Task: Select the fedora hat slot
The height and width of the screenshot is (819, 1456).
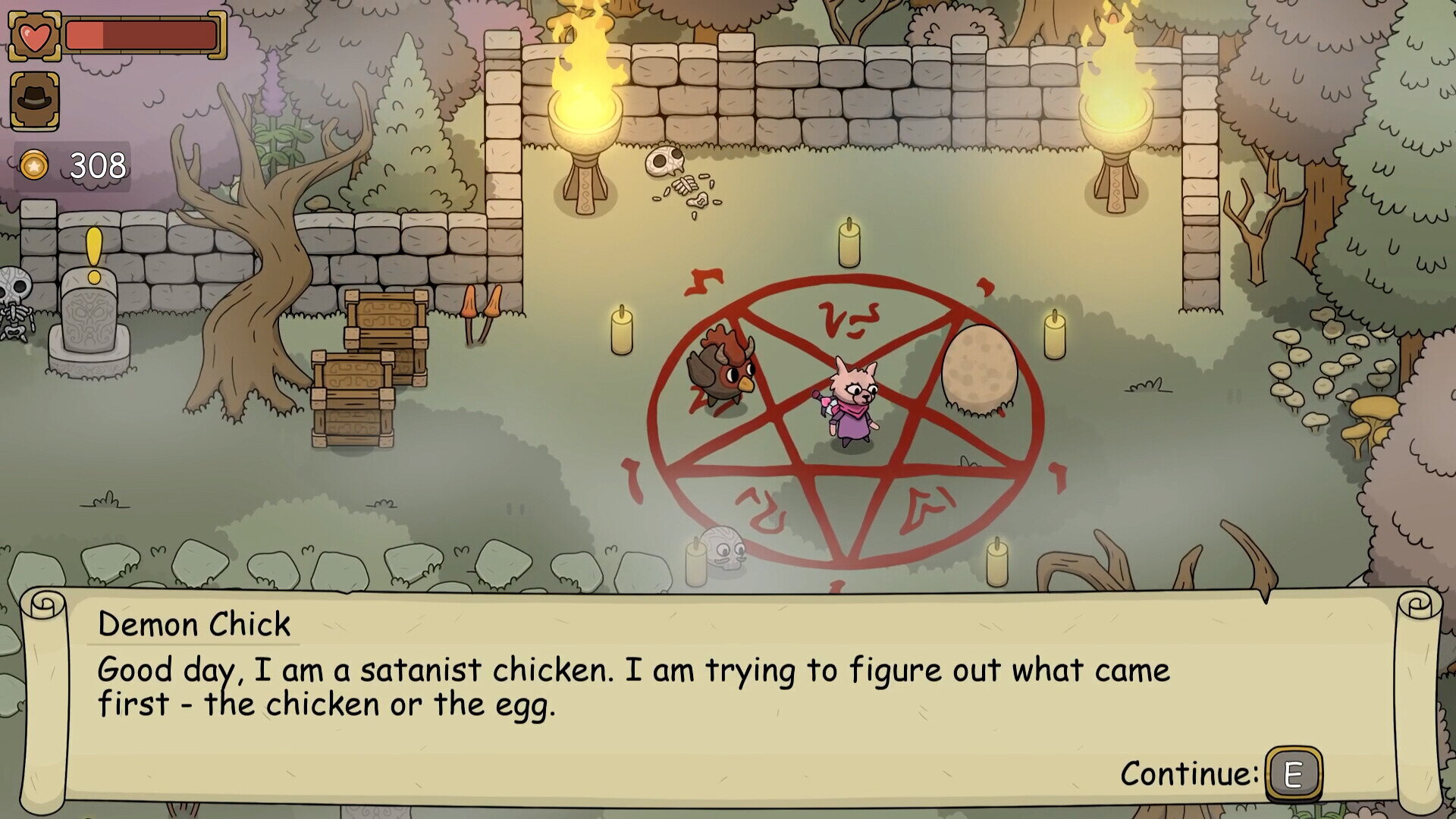Action: 35,100
